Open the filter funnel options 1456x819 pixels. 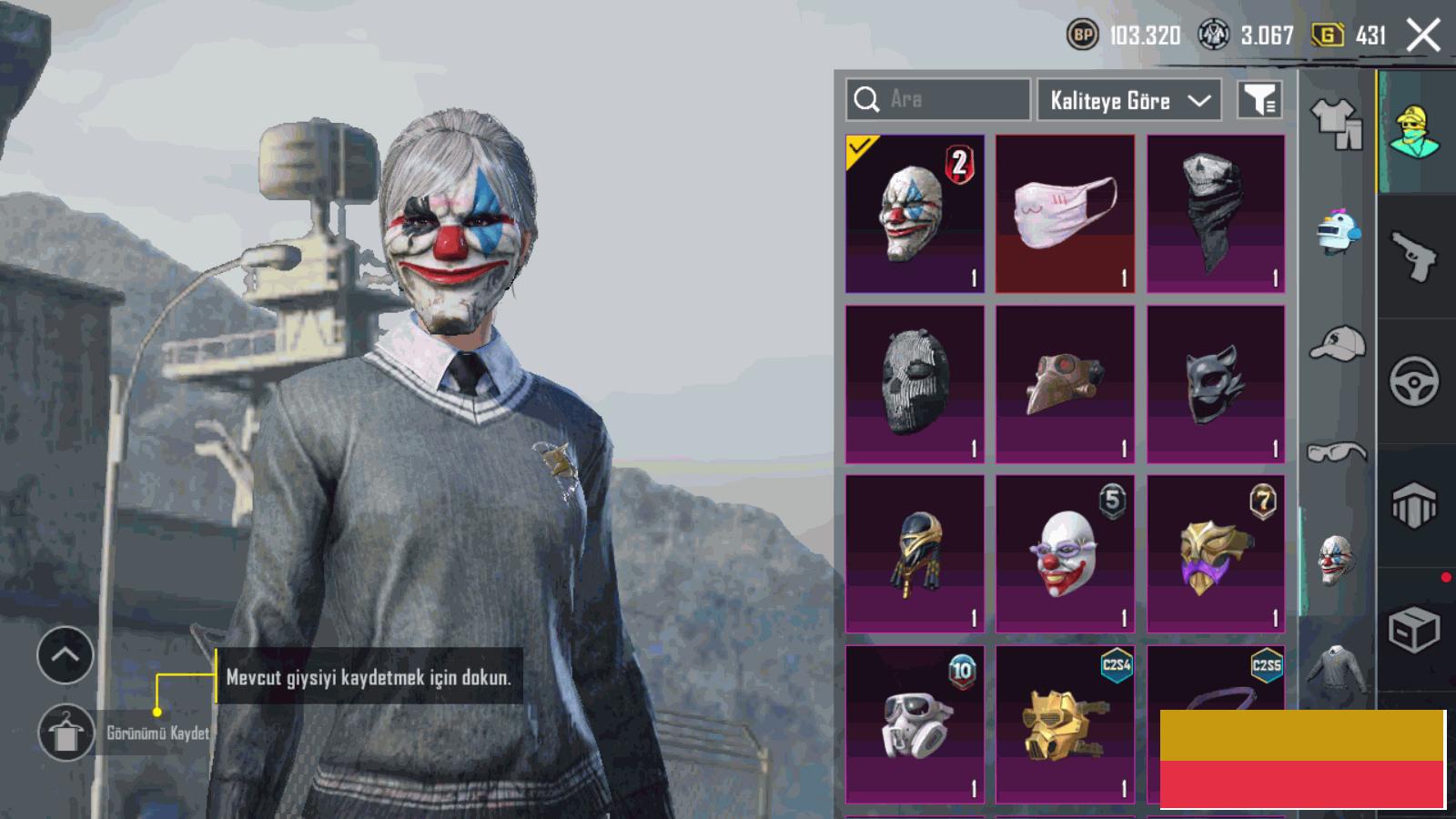tap(1260, 100)
